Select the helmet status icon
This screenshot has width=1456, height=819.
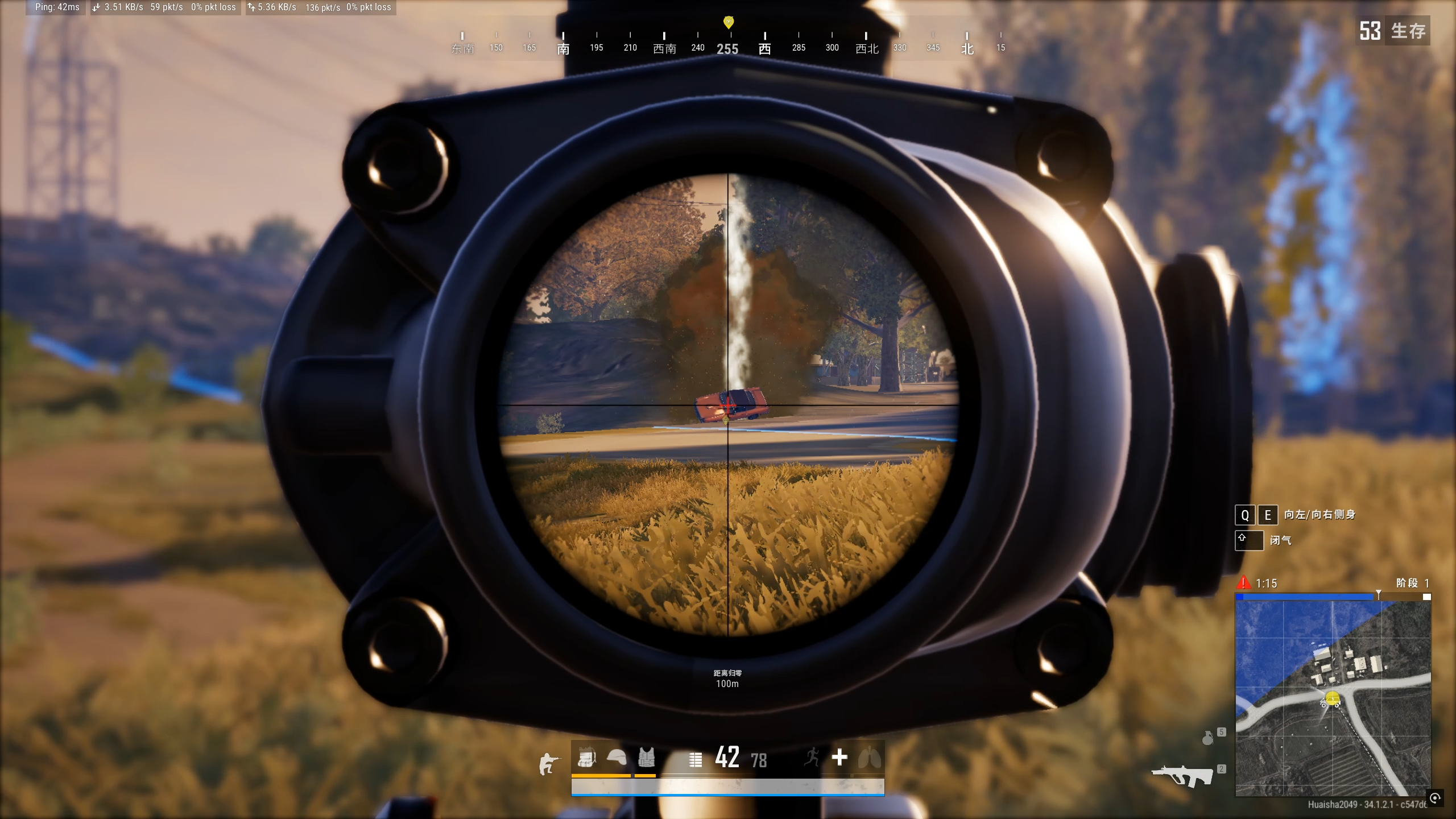click(x=617, y=758)
